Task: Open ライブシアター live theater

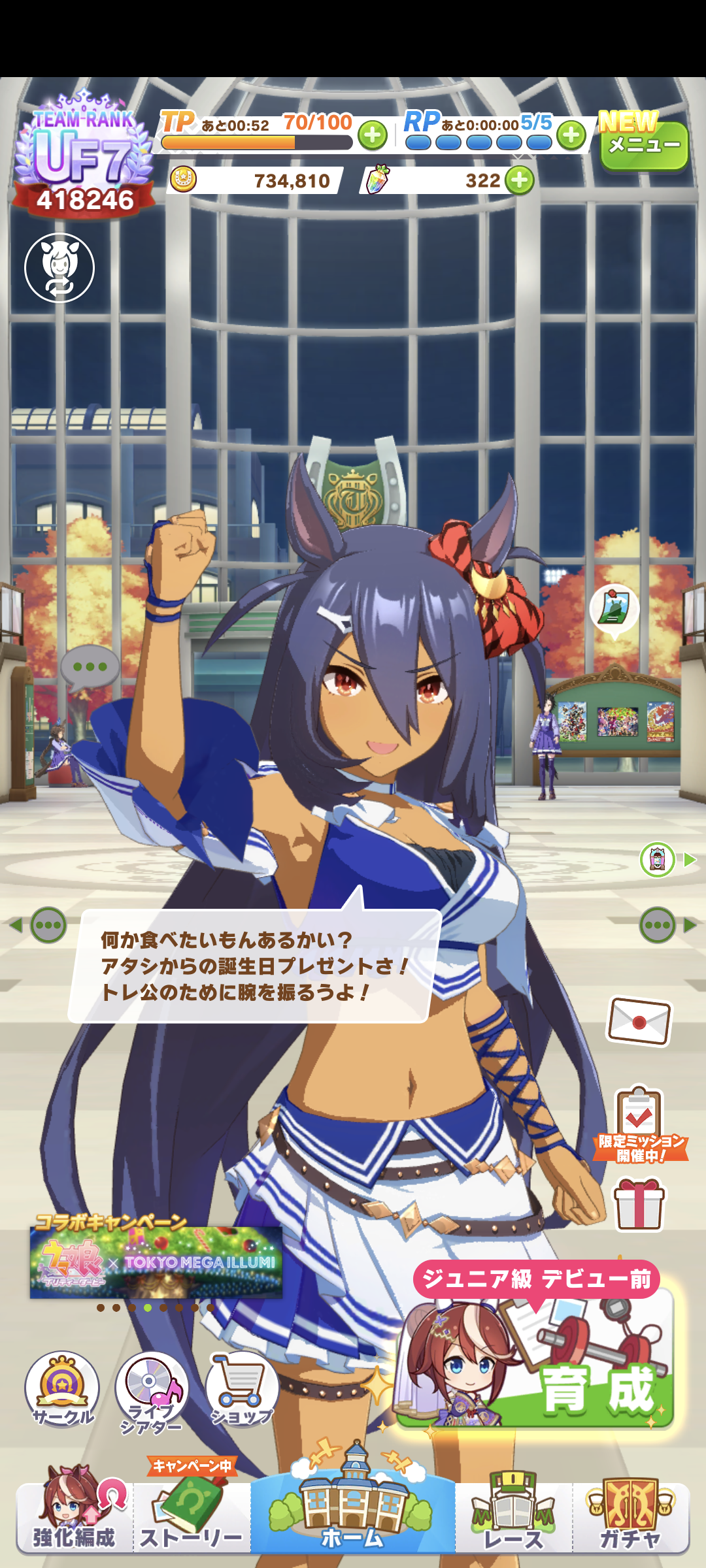Action: click(x=152, y=1392)
